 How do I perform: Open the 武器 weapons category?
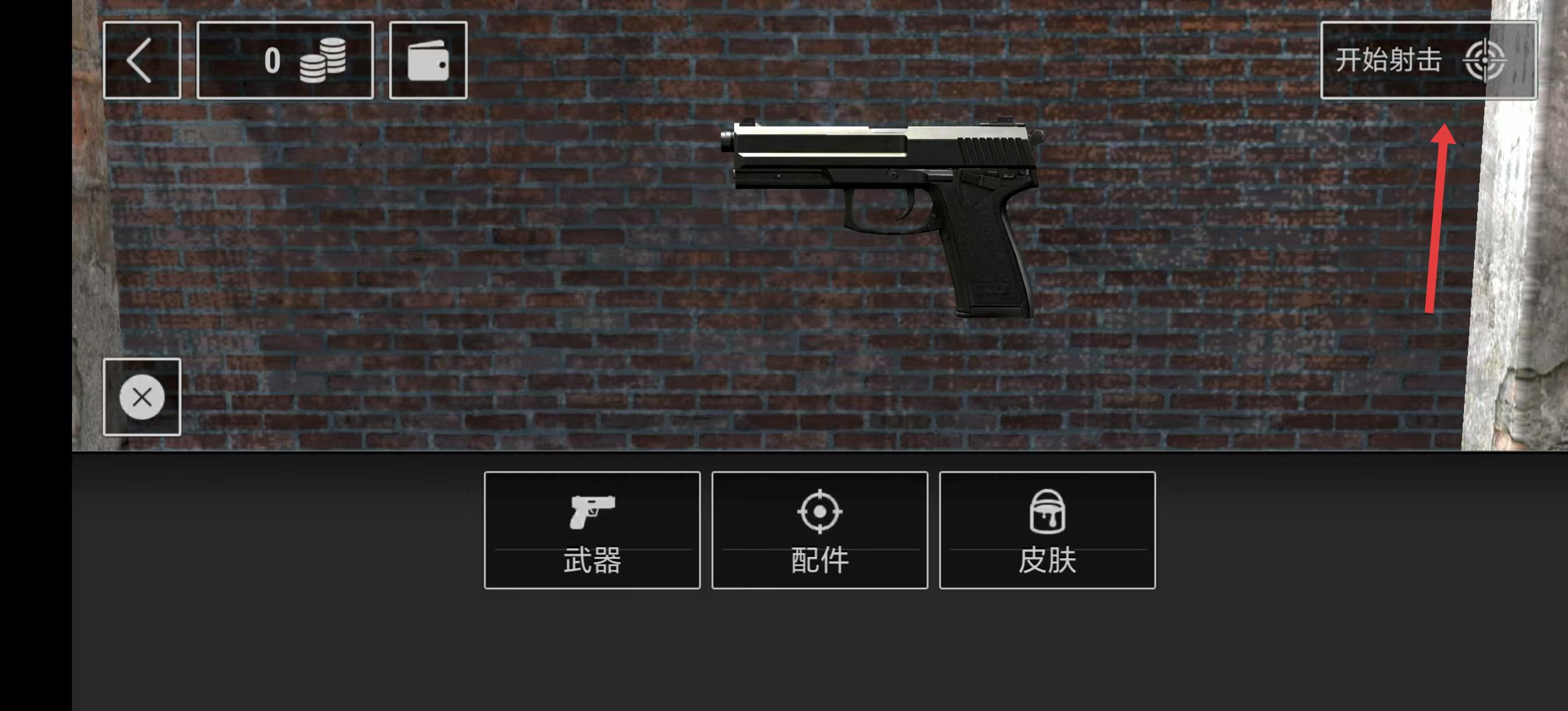pos(592,530)
